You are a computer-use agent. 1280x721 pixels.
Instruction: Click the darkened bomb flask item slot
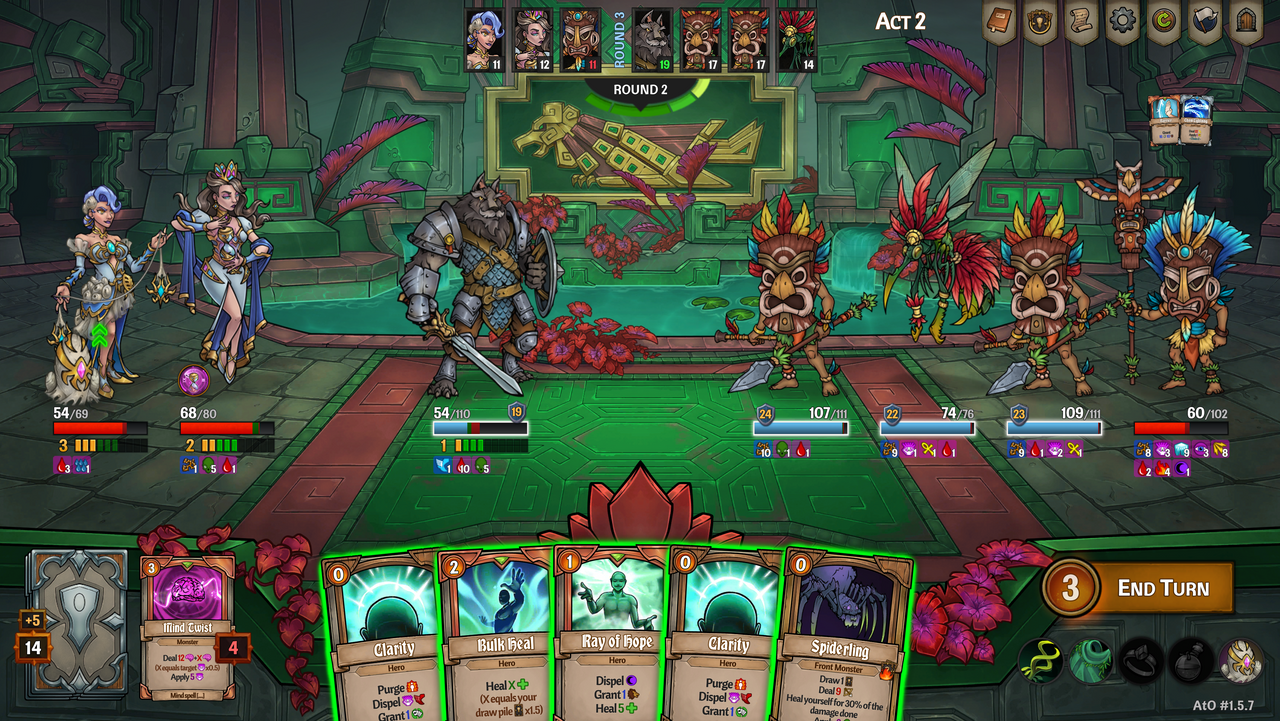[1190, 662]
